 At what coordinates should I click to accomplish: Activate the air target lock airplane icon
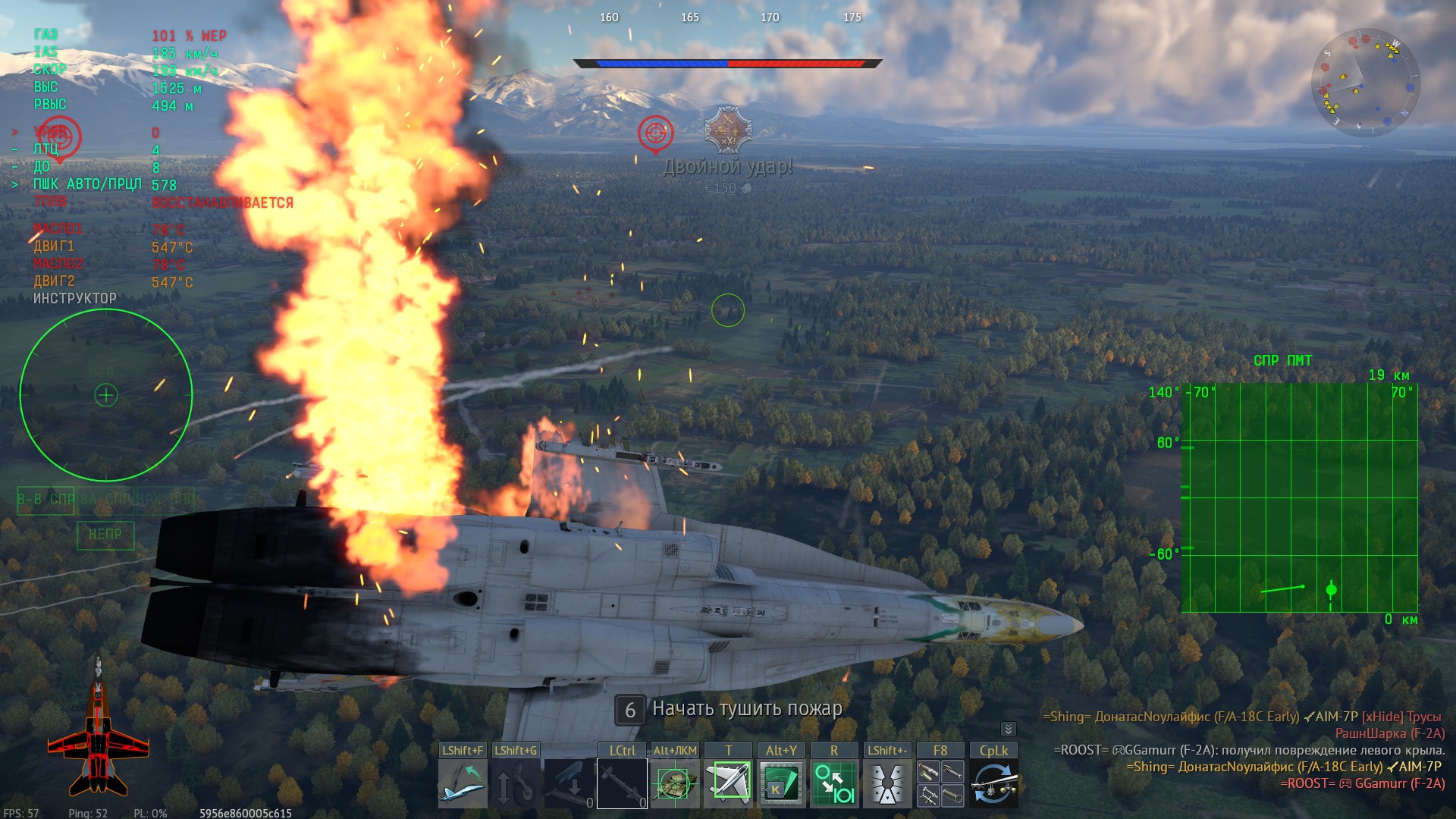[x=728, y=784]
